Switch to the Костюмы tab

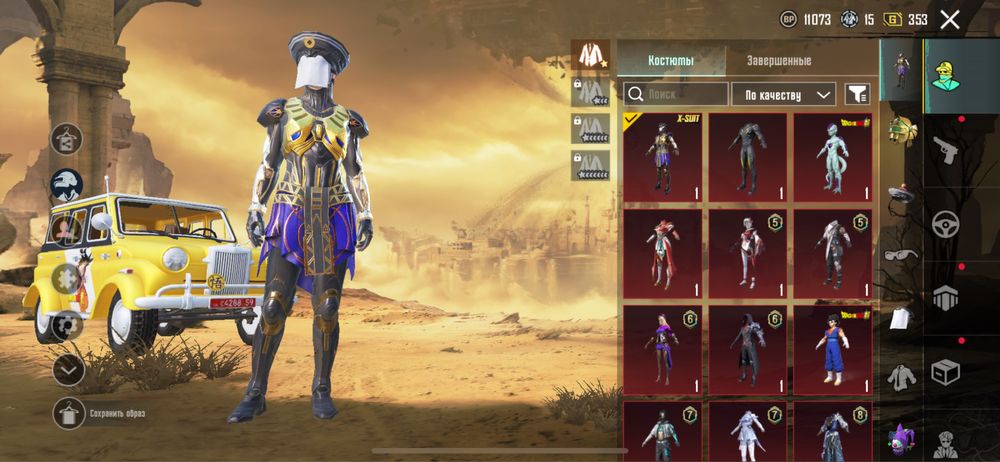pyautogui.click(x=671, y=60)
